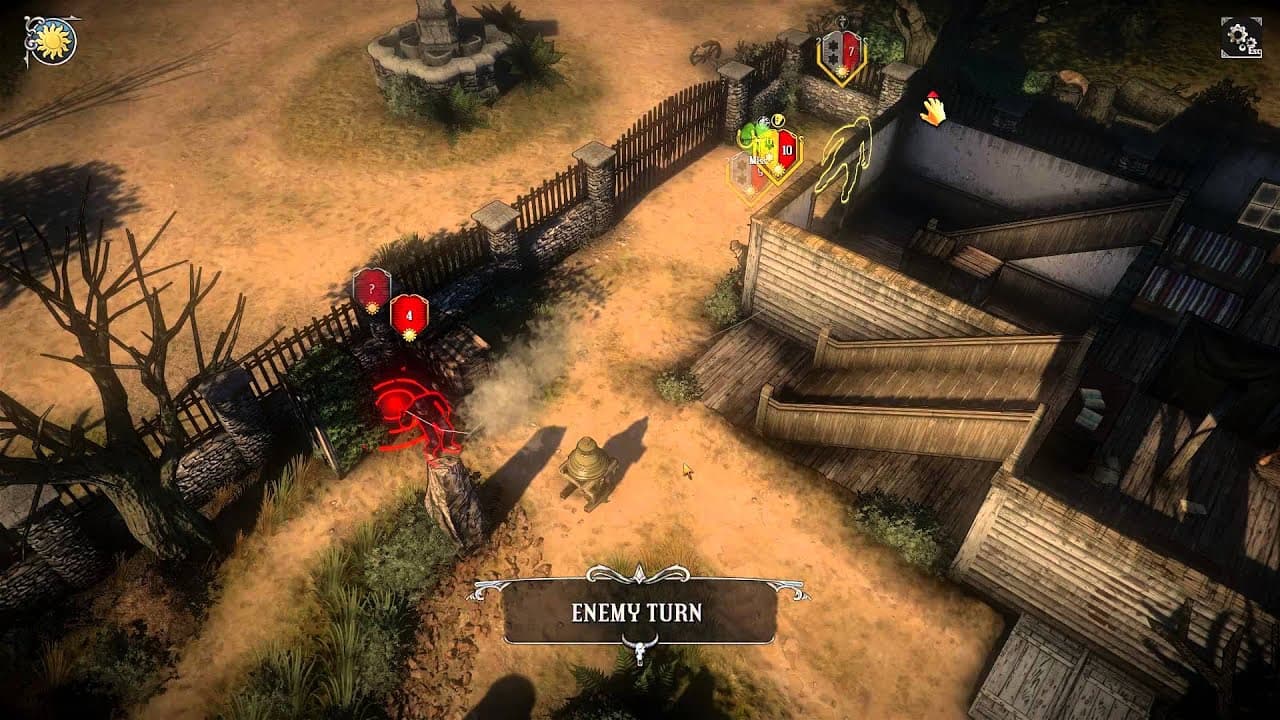Viewport: 1280px width, 720px height.
Task: Click the grey faded shield beside 'Miss' text
Action: coord(741,168)
